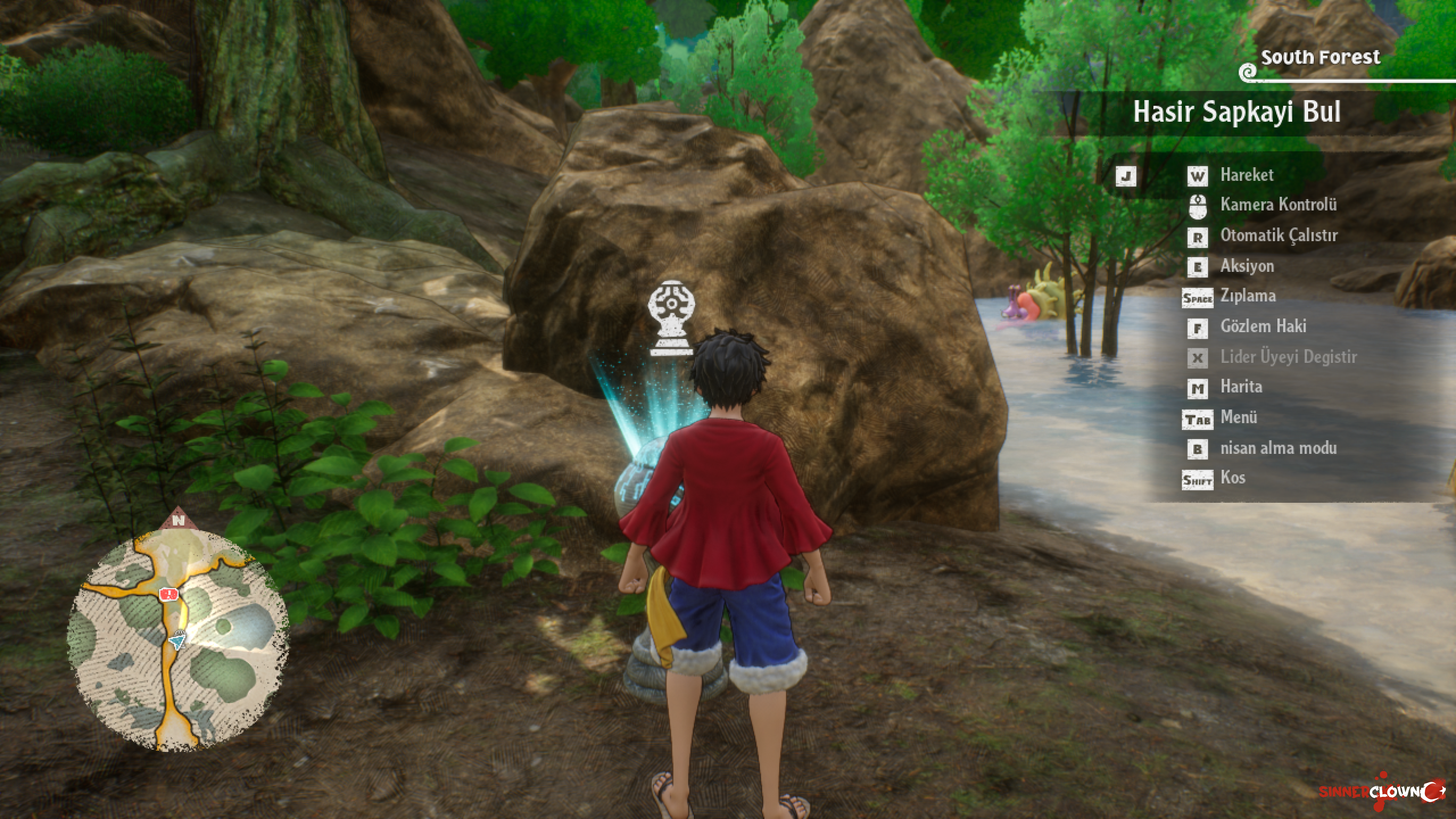
Task: Open the "Hasir Sapkayi Bul" objective tracker
Action: 1236,112
